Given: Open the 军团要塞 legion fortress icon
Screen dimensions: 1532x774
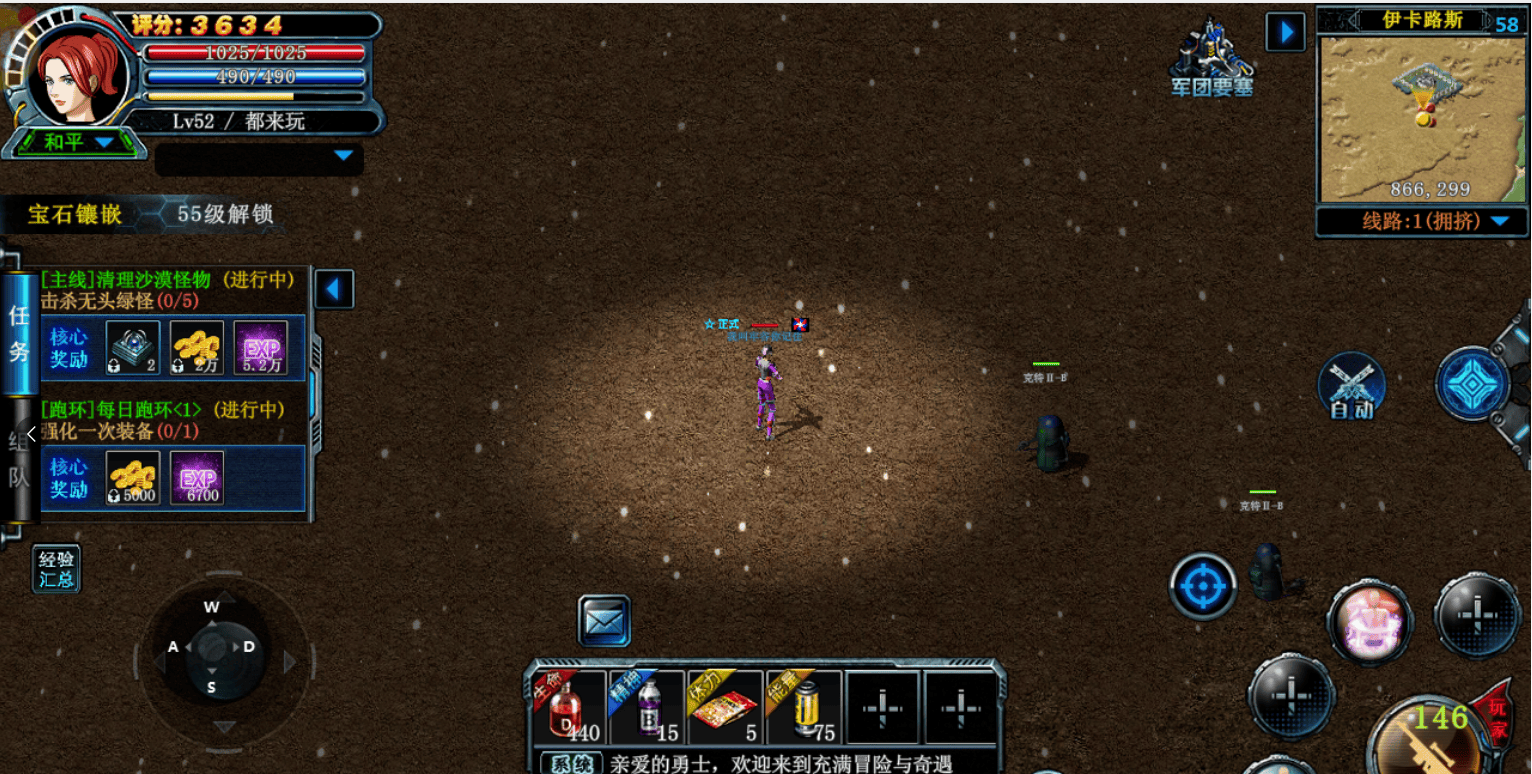Looking at the screenshot, I should 1212,58.
